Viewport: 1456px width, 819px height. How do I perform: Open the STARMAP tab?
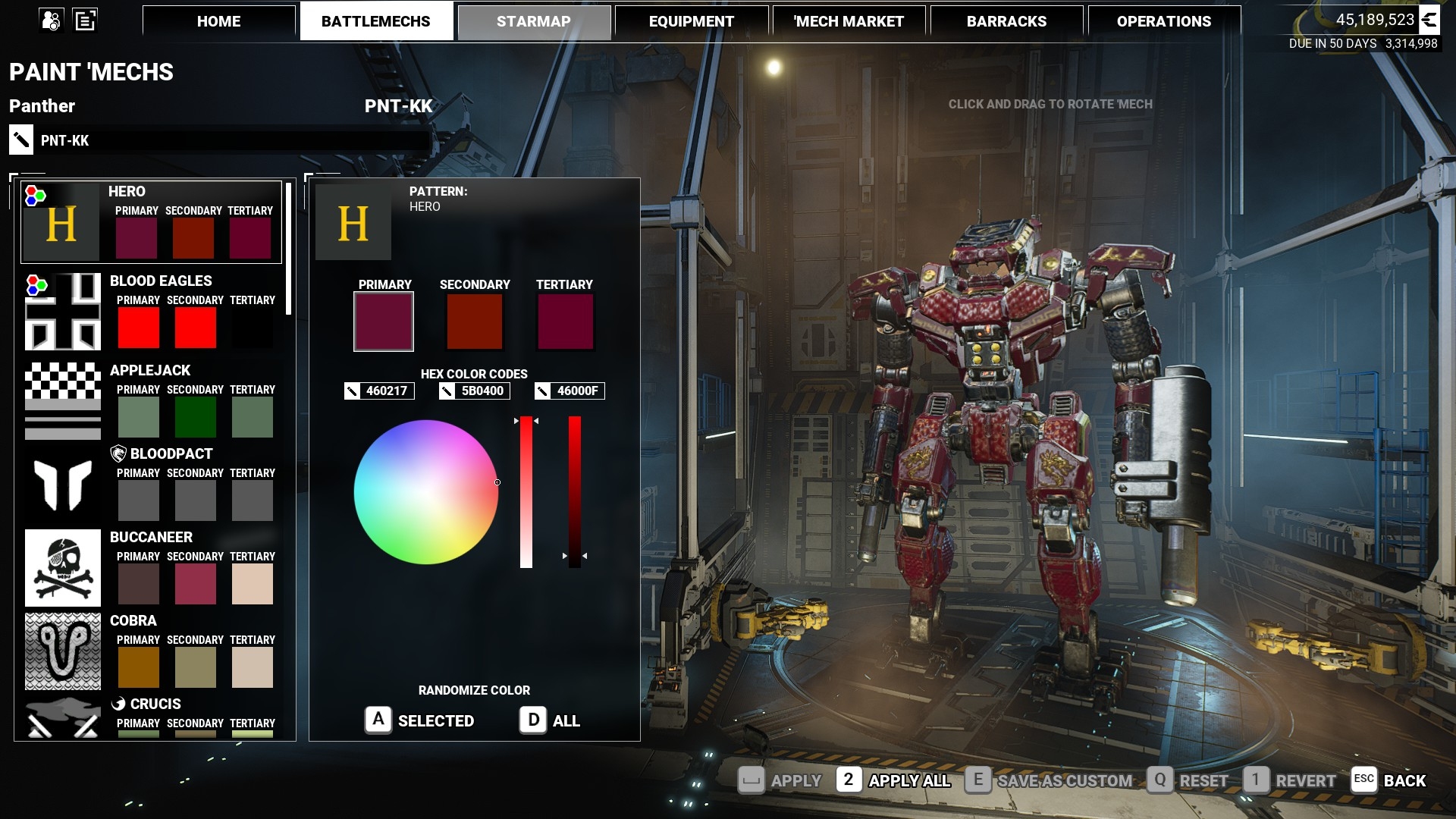click(x=534, y=21)
